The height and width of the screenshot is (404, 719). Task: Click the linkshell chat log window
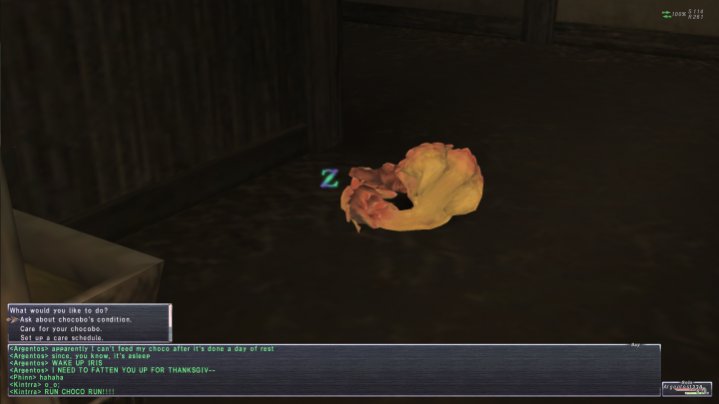330,370
